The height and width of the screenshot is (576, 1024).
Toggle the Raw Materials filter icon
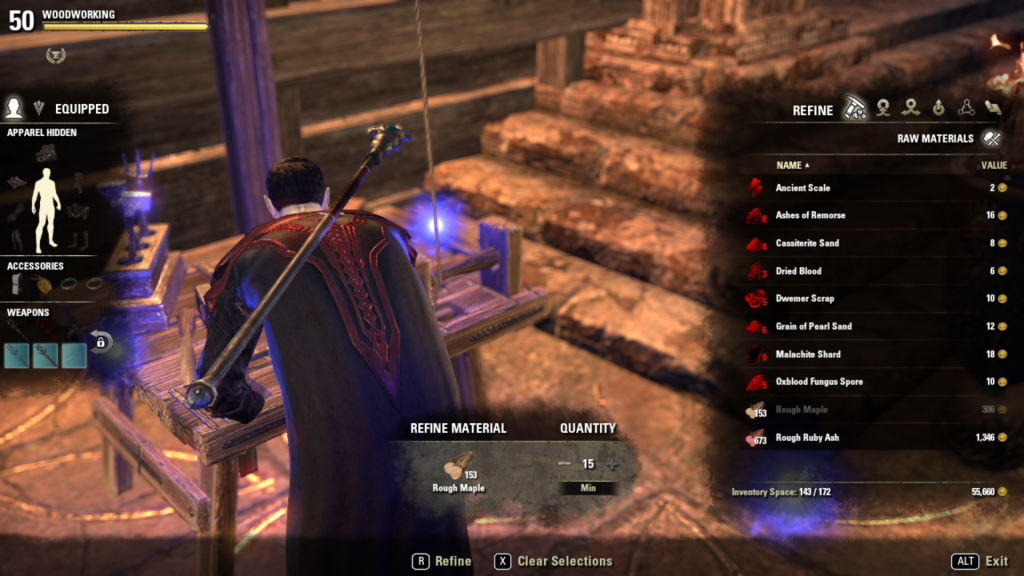tap(992, 138)
